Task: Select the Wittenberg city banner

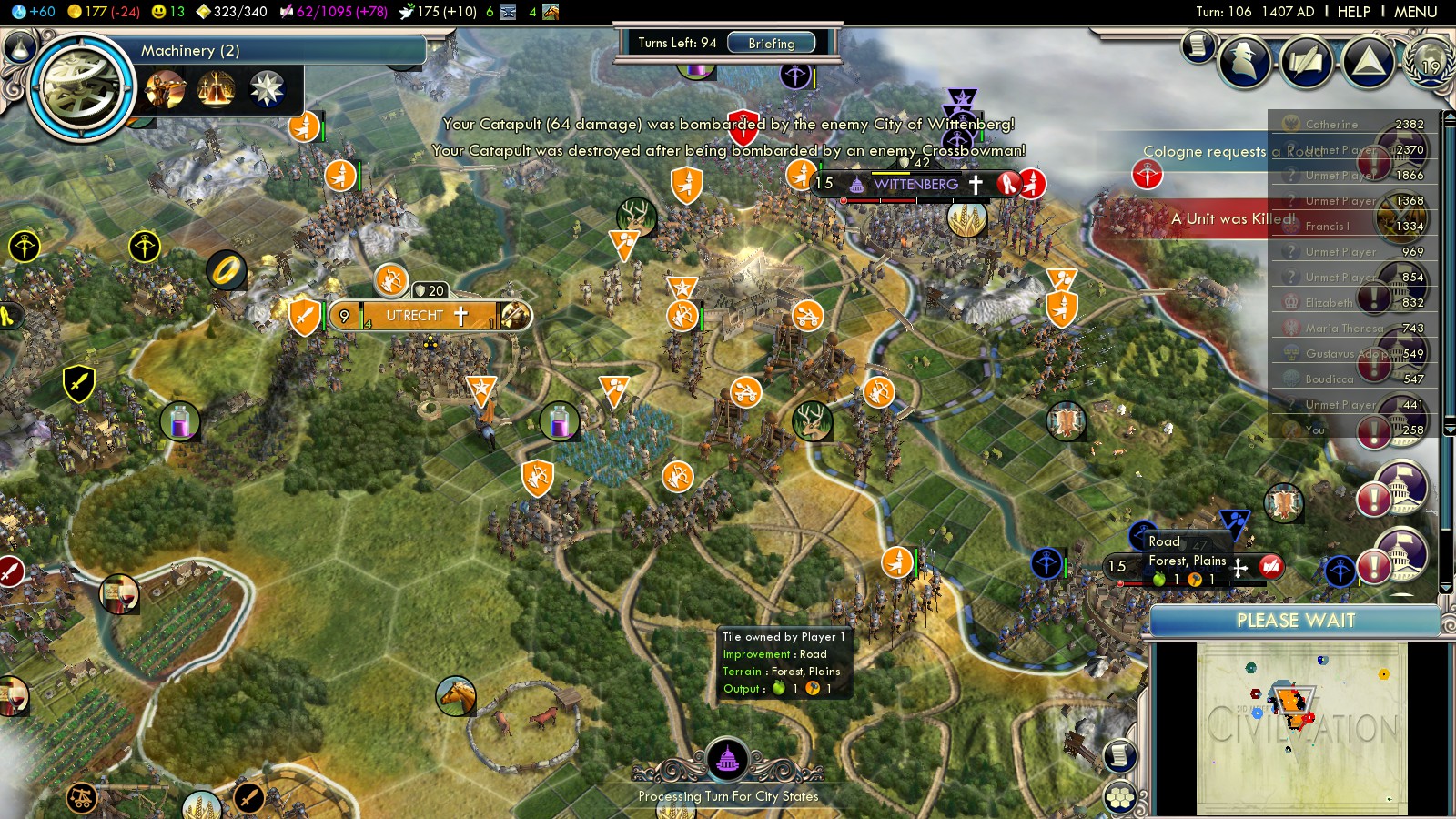Action: pyautogui.click(x=915, y=184)
